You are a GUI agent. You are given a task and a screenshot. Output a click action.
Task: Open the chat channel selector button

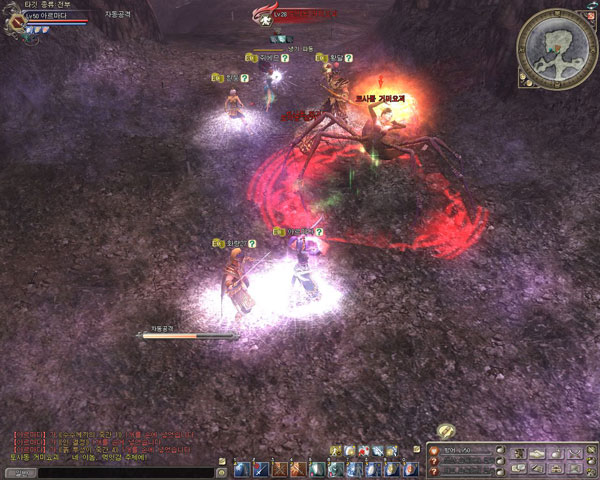click(21, 471)
